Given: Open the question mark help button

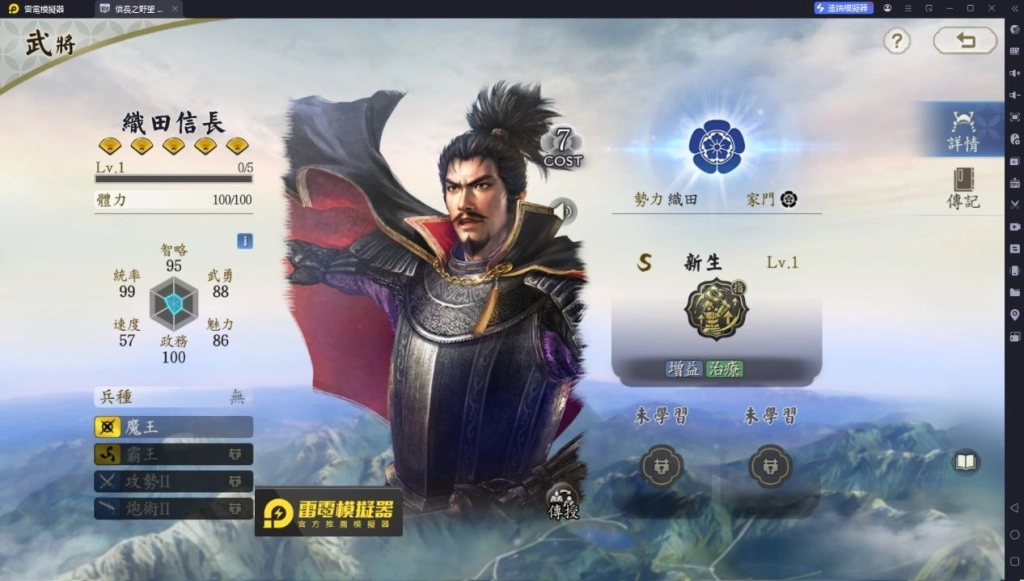Looking at the screenshot, I should click(897, 41).
